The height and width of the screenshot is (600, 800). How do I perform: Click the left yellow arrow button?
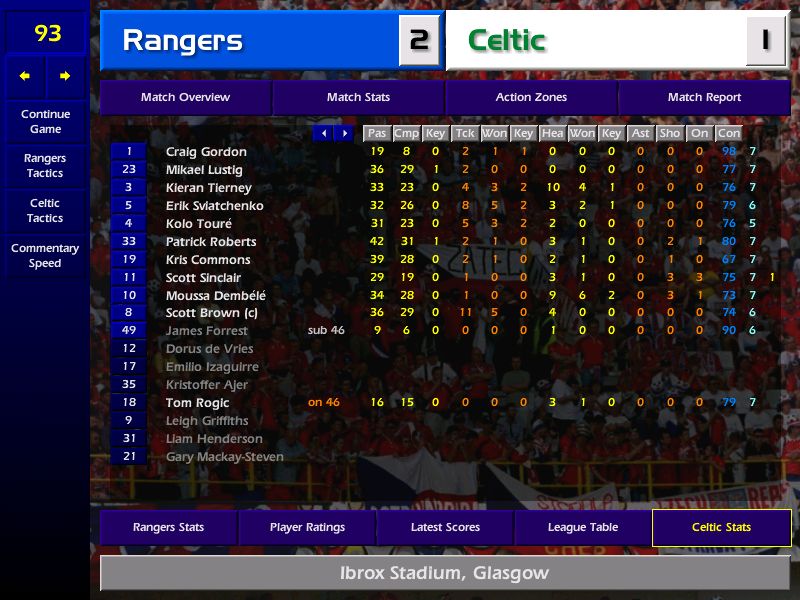(x=25, y=76)
